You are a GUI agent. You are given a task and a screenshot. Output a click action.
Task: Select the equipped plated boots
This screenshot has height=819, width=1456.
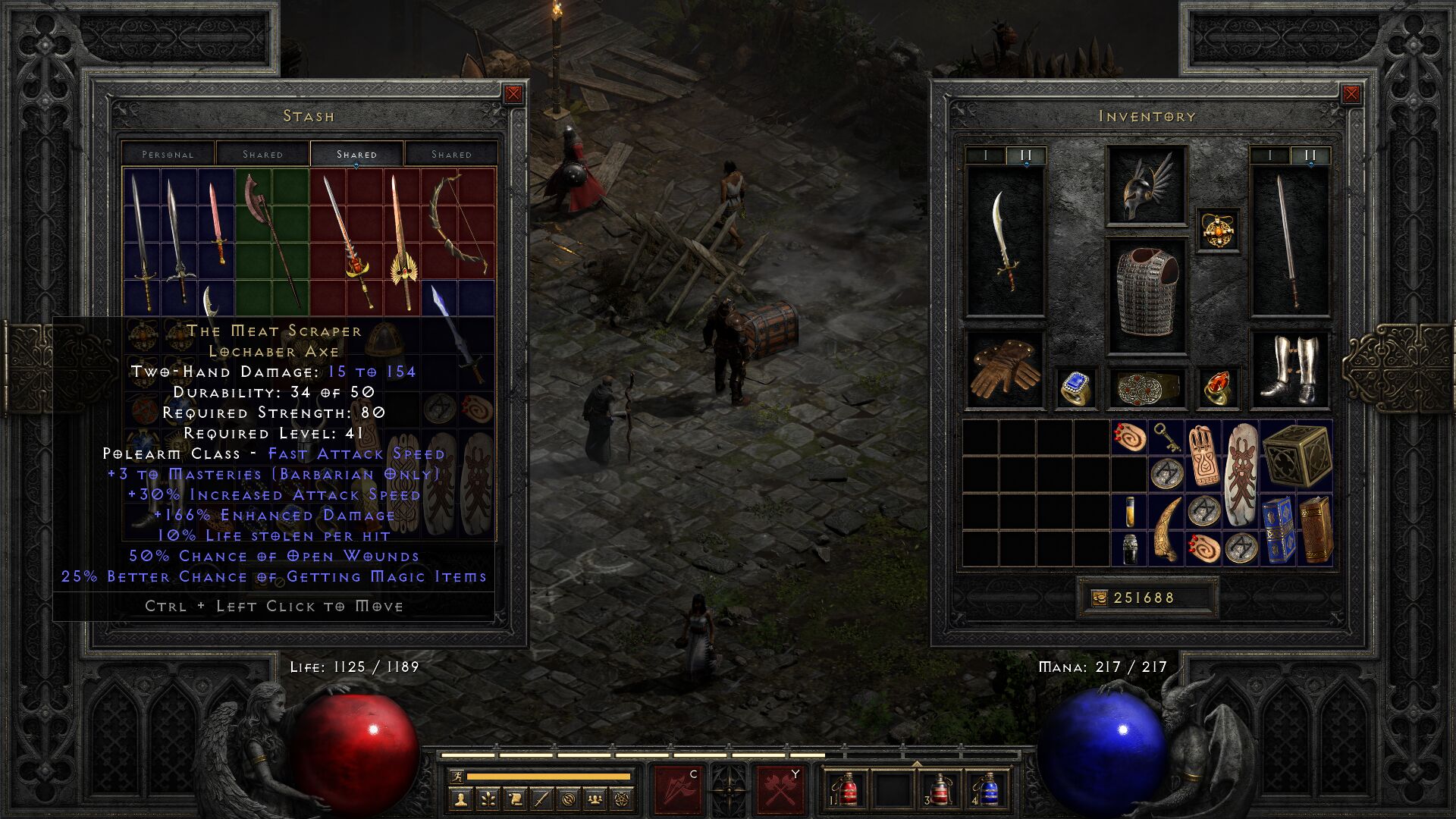pyautogui.click(x=1289, y=369)
